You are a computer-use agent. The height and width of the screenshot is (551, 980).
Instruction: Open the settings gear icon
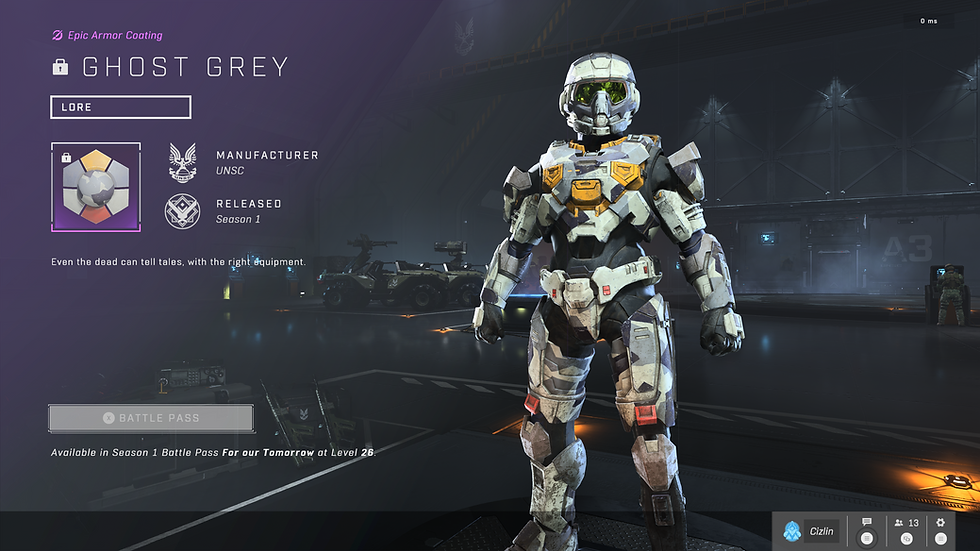(940, 523)
